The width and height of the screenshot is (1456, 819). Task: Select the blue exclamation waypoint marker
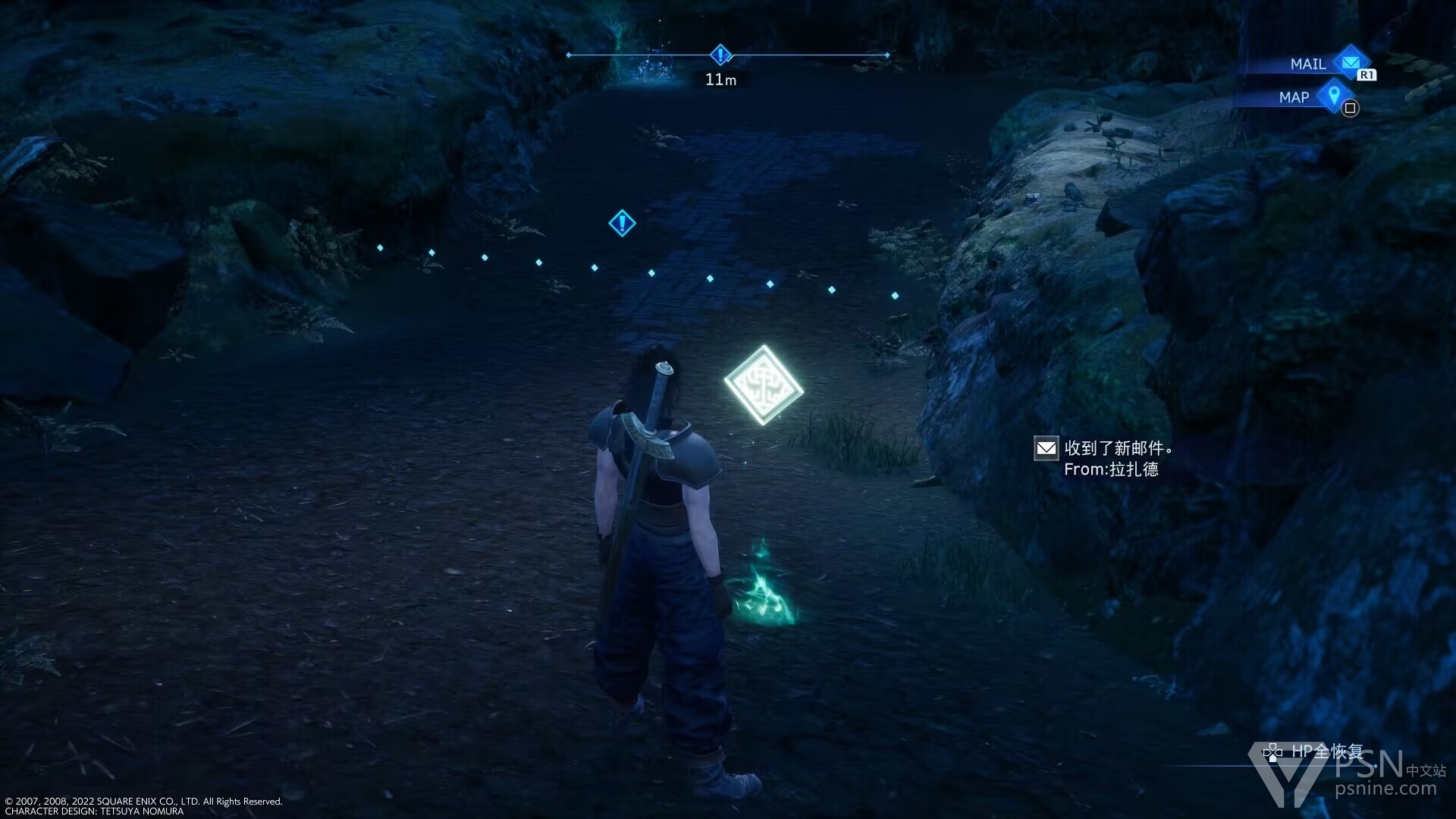click(x=622, y=223)
